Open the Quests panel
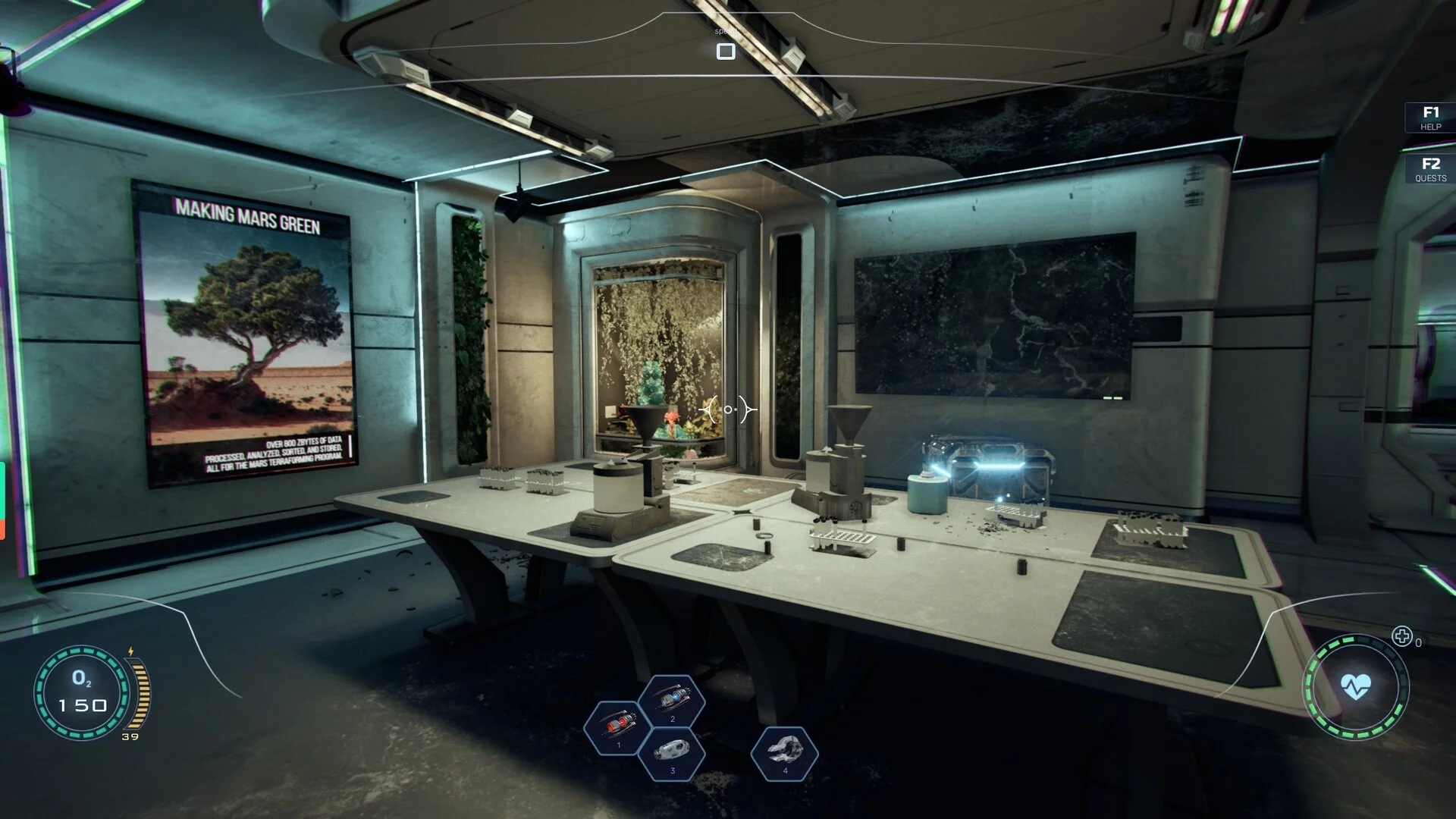Screen dimensions: 1456x819 [x=1430, y=168]
